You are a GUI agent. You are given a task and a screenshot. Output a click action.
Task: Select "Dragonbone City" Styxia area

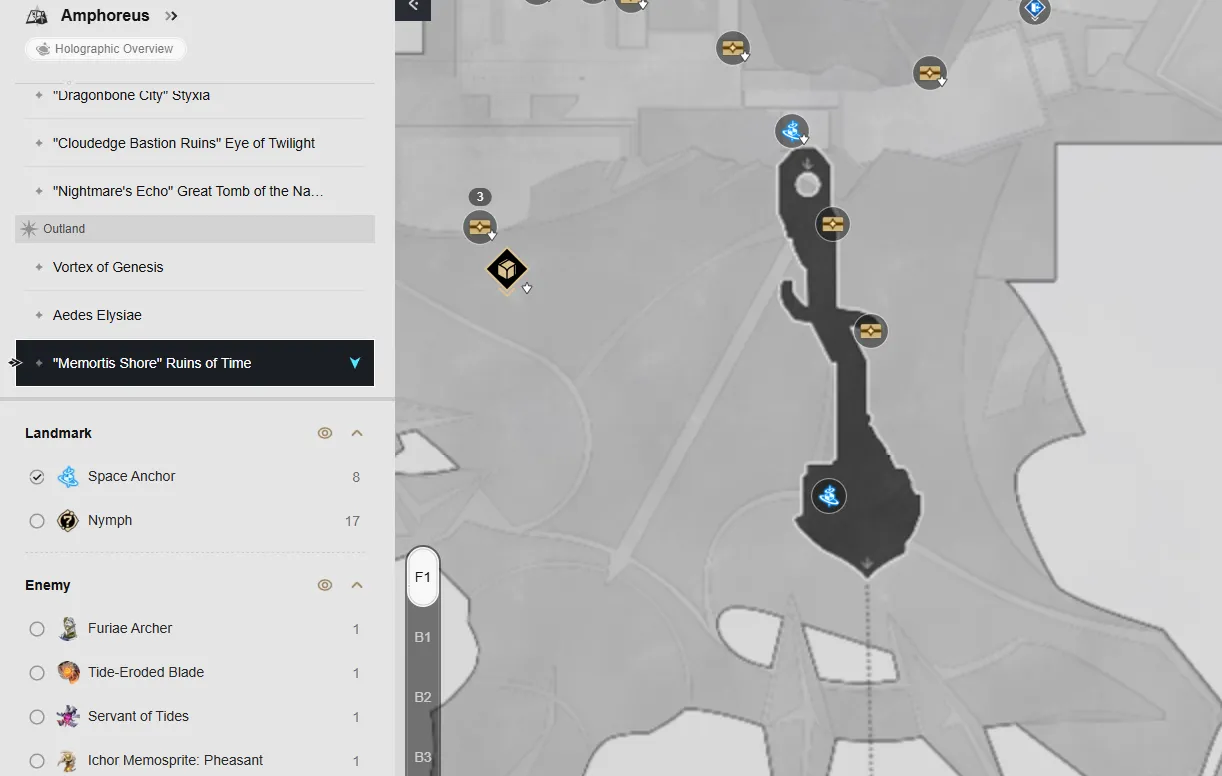point(131,96)
